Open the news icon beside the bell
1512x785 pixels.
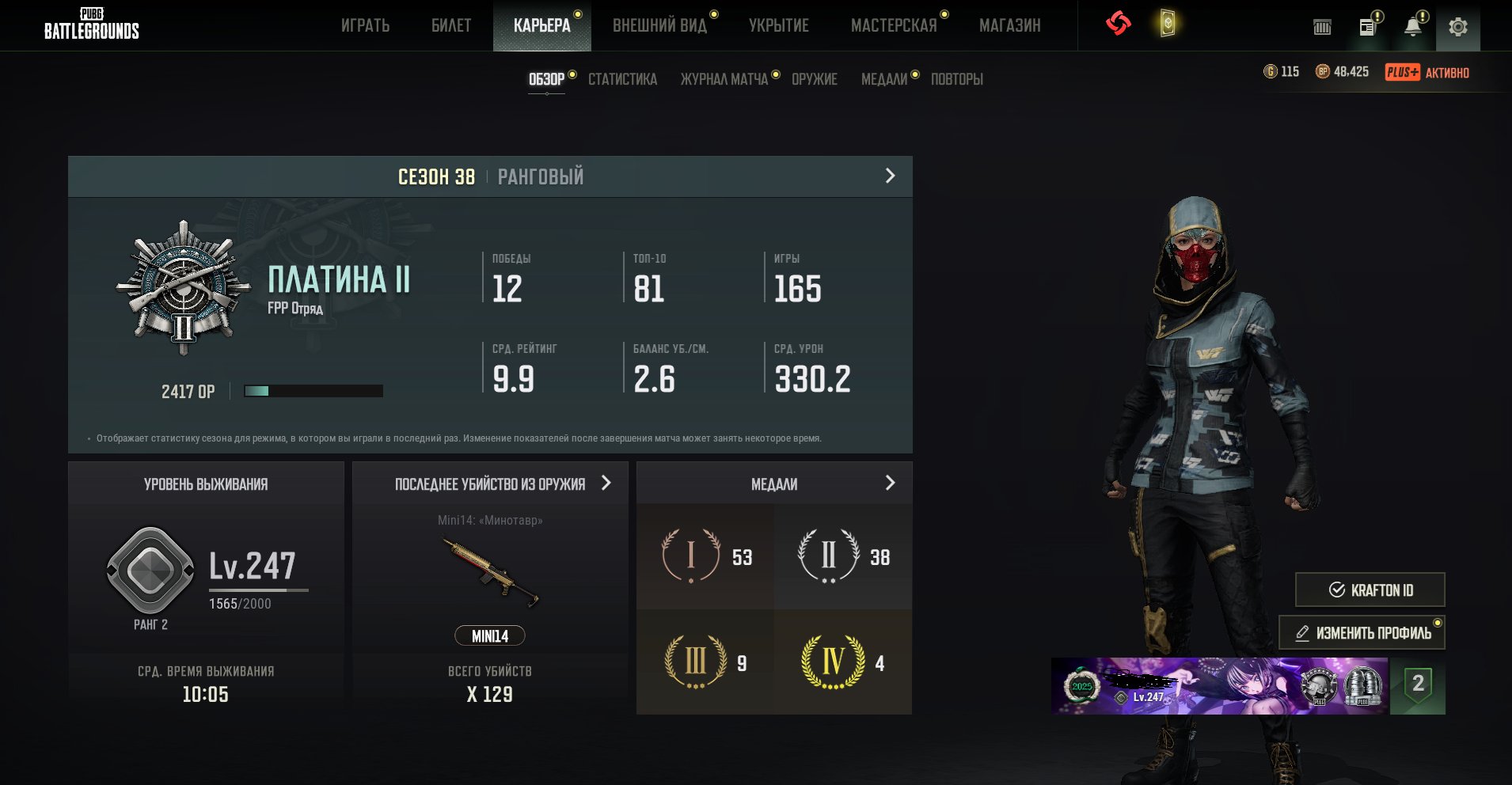pyautogui.click(x=1367, y=28)
